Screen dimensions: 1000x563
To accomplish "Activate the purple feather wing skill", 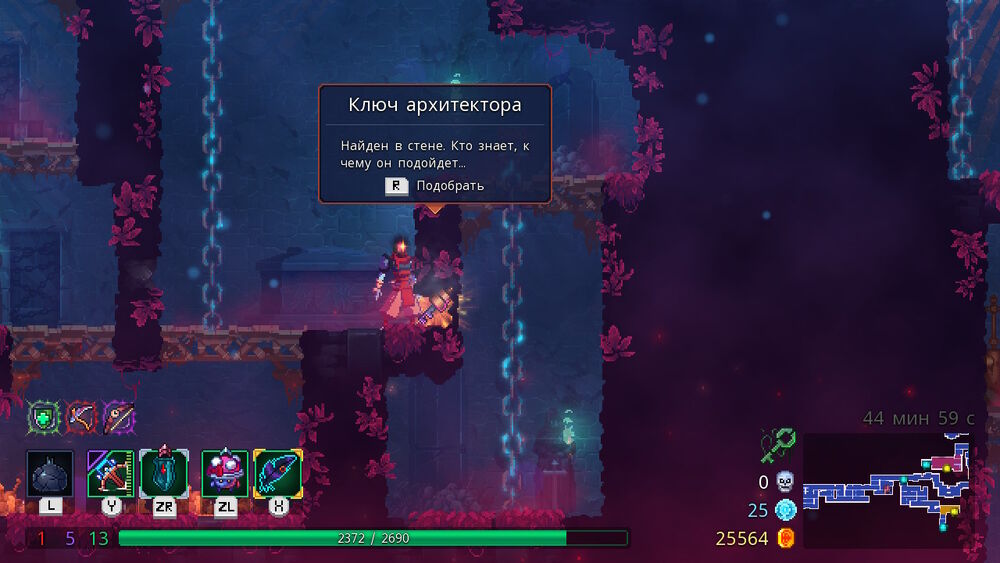I will click(278, 473).
